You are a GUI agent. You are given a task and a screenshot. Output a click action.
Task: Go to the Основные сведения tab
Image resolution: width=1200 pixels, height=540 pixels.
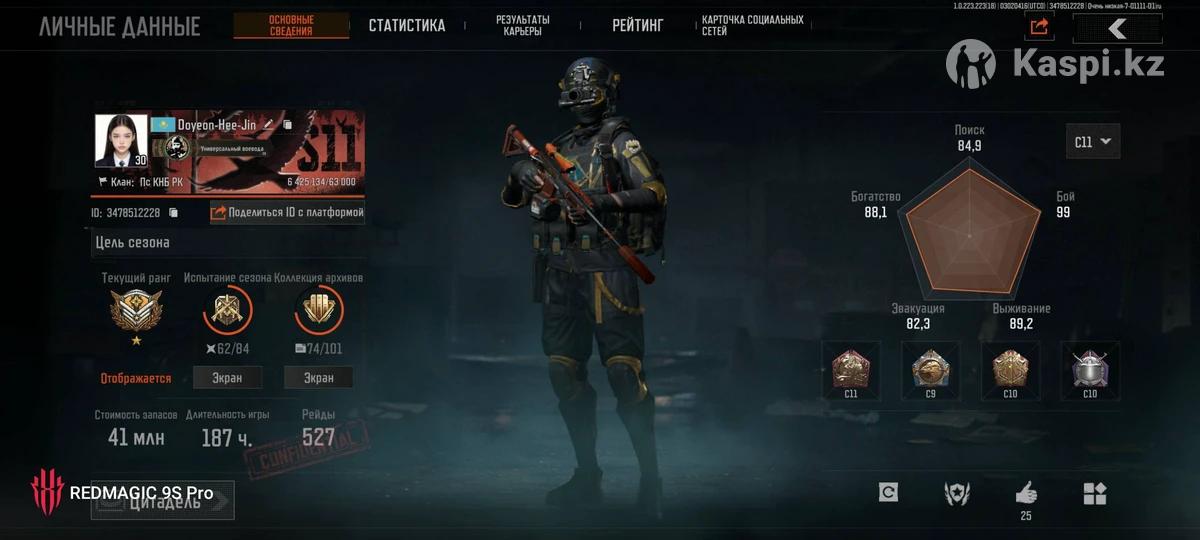291,26
